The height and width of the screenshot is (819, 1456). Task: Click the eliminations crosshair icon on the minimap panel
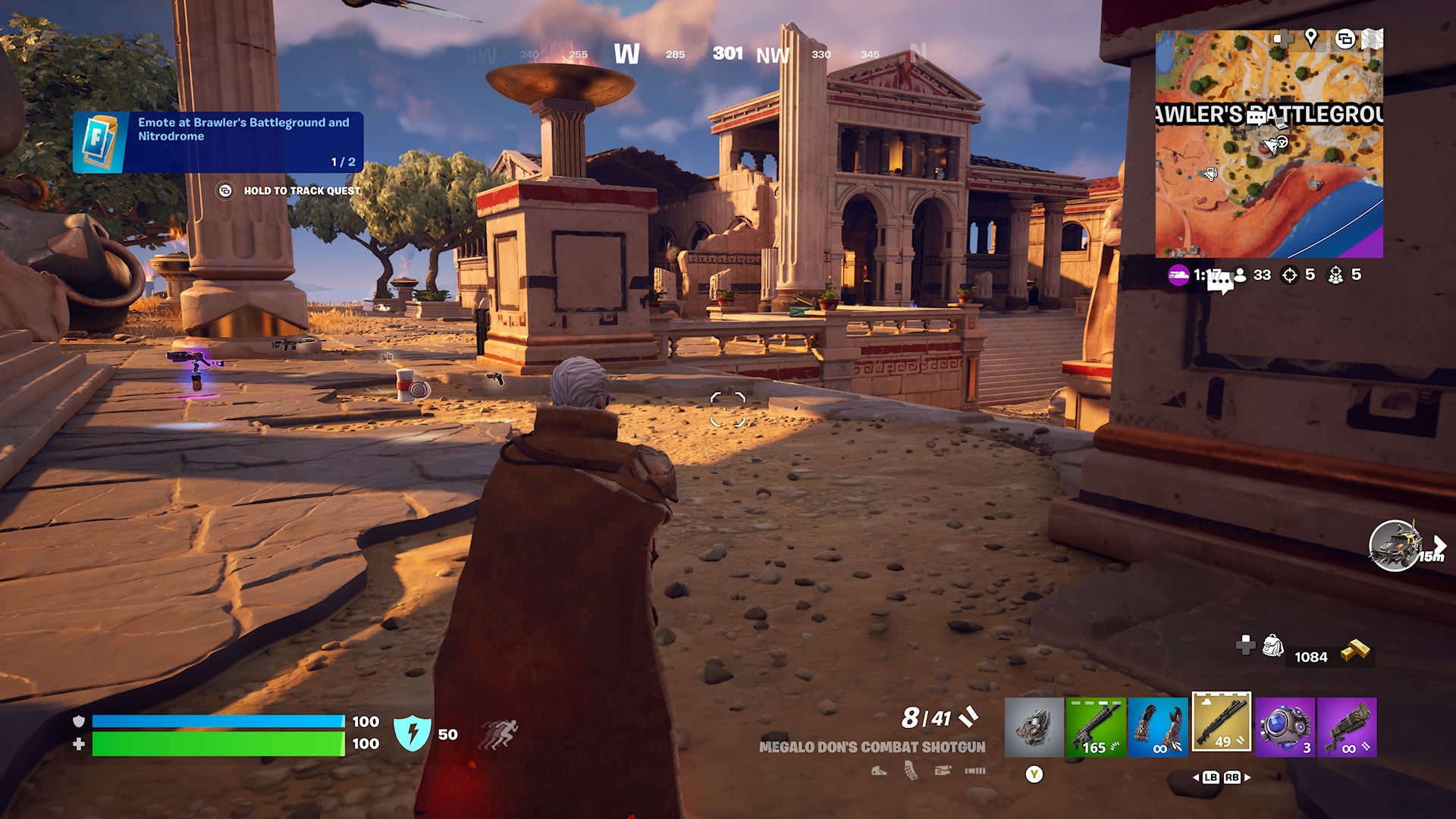tap(1290, 275)
